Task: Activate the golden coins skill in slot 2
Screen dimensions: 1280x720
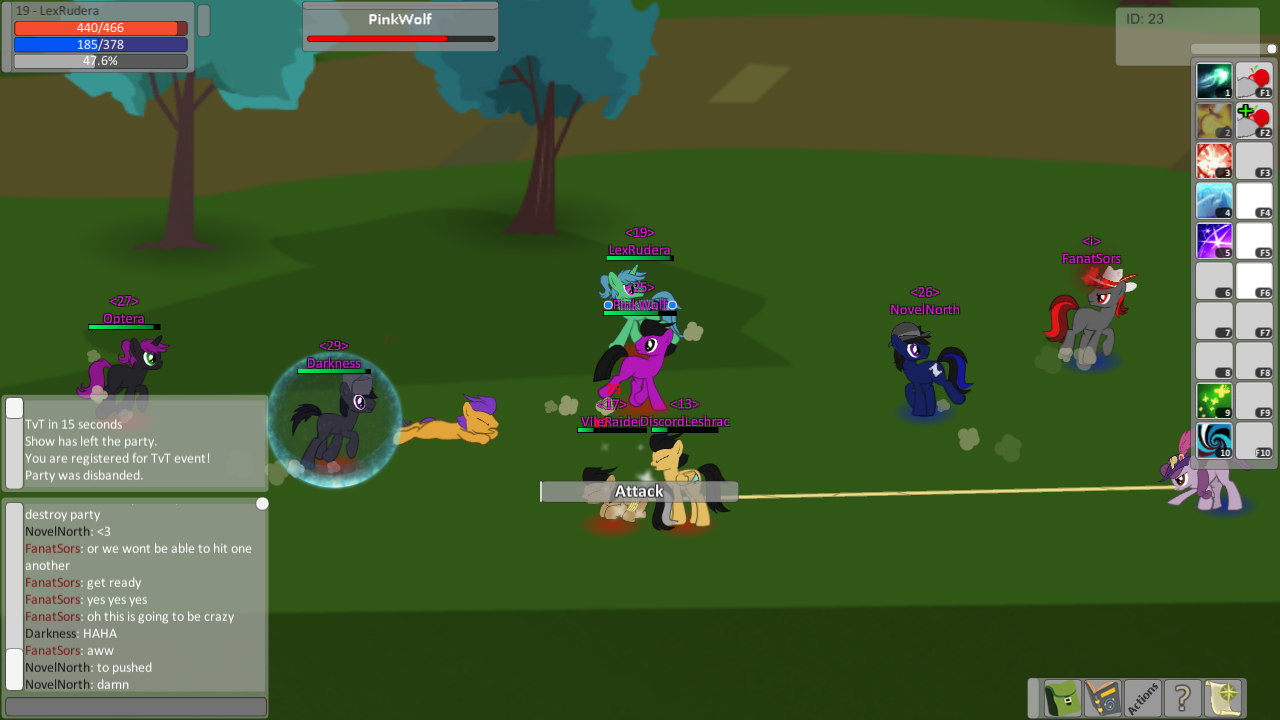Action: 1213,120
